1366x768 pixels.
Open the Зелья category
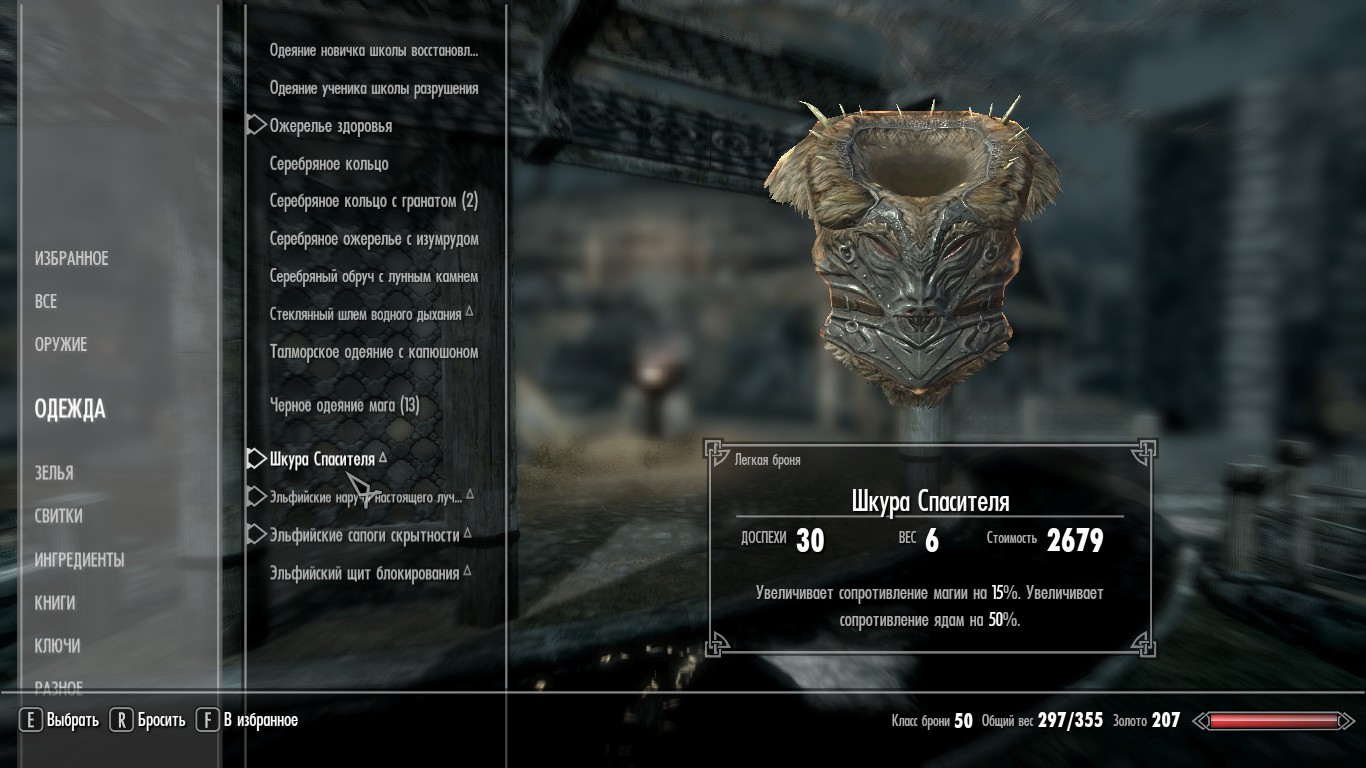(x=54, y=473)
